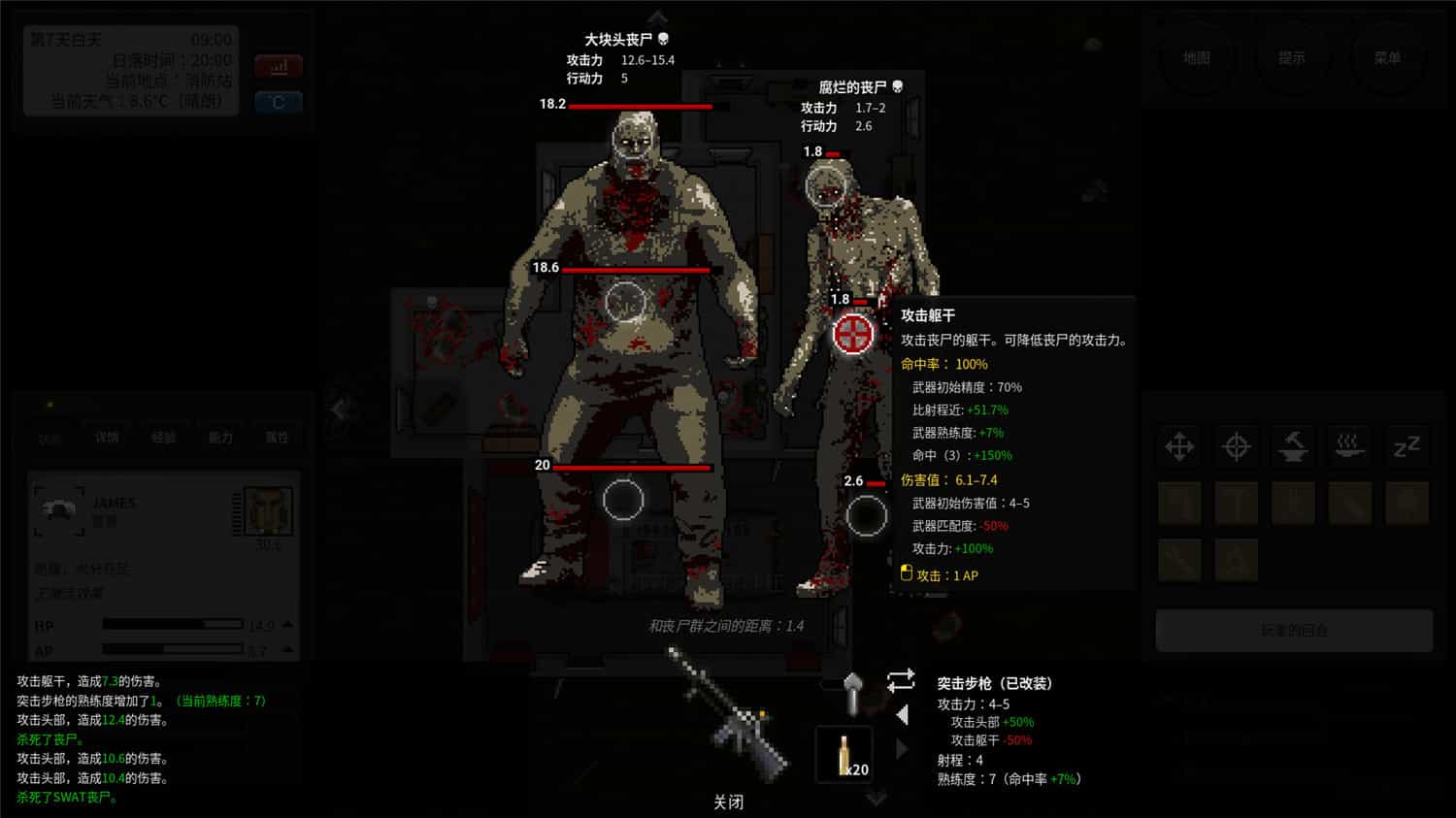Open the cooking action icon
Image resolution: width=1456 pixels, height=818 pixels.
click(1350, 446)
